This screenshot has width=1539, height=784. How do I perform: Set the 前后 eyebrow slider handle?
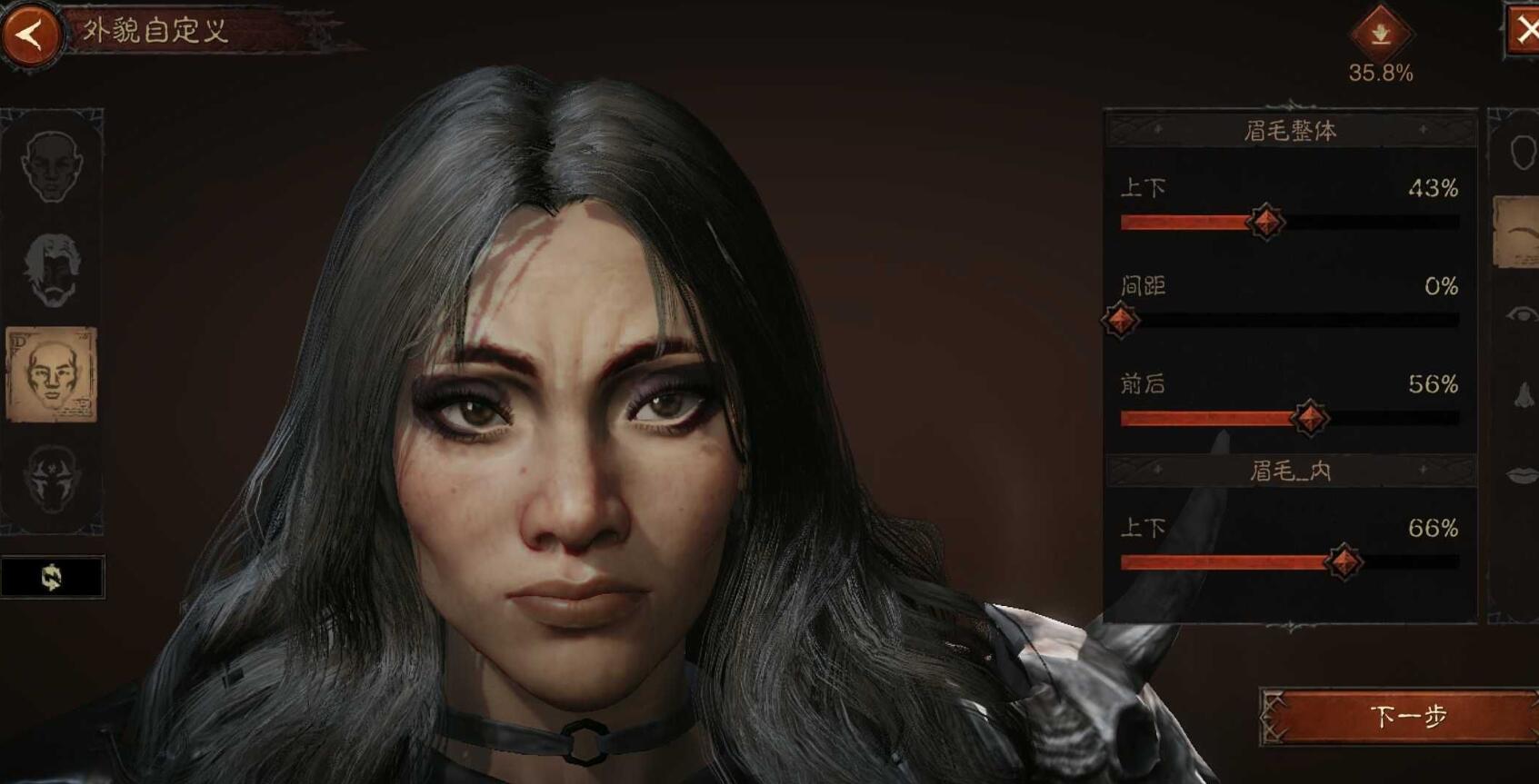[x=1310, y=418]
